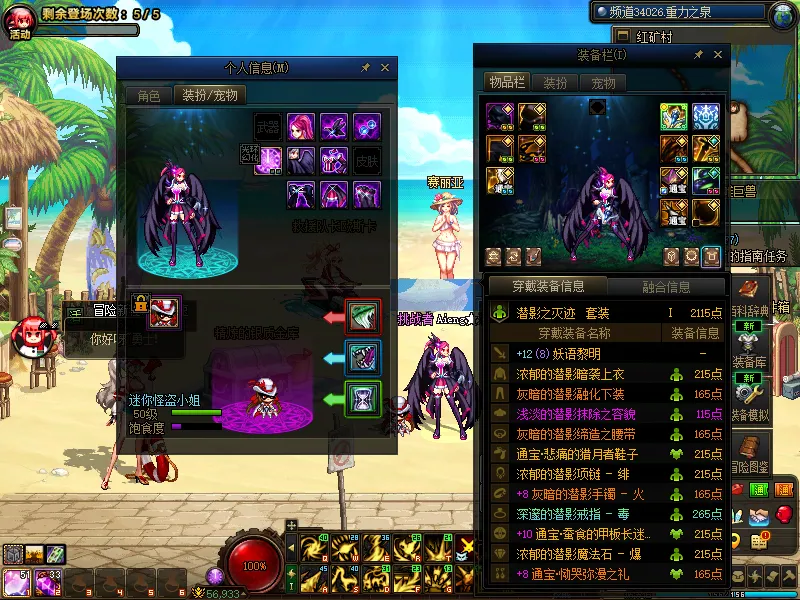This screenshot has width=800, height=600.
Task: Select the red-bordered green pet equipment slot
Action: click(x=363, y=317)
